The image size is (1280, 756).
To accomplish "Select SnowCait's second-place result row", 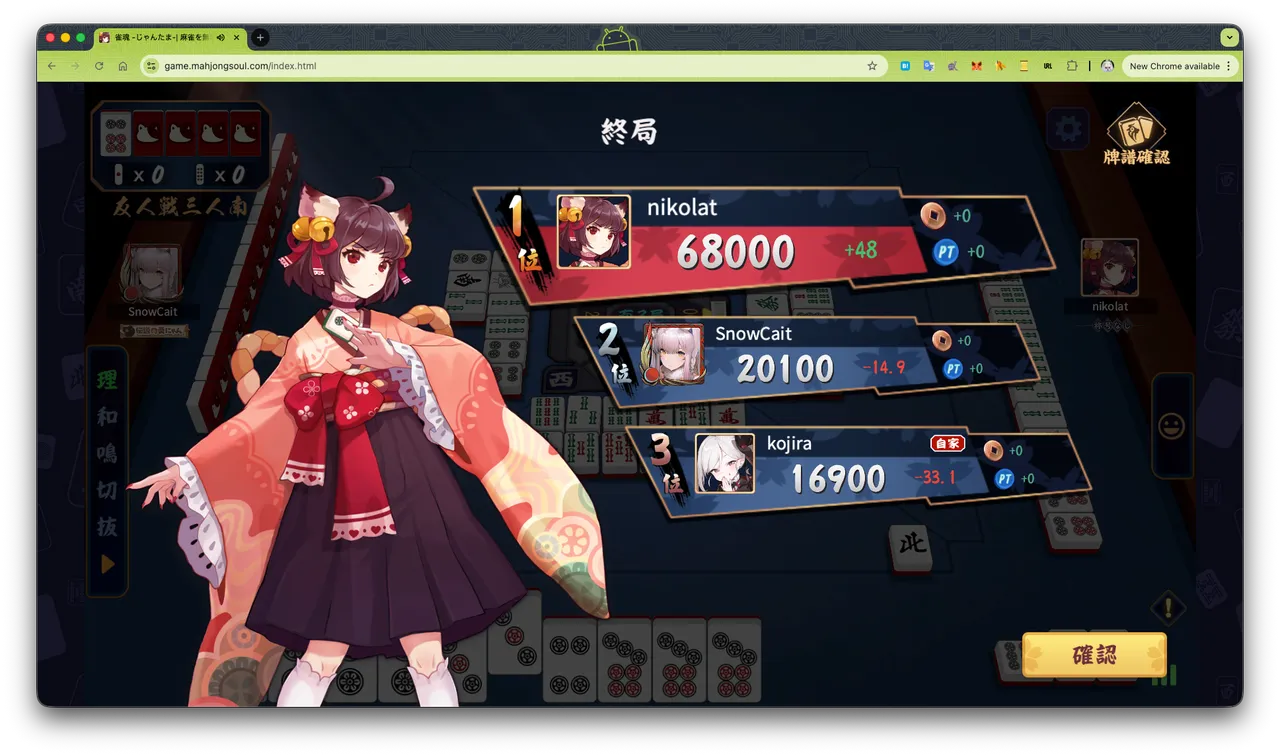I will click(800, 356).
